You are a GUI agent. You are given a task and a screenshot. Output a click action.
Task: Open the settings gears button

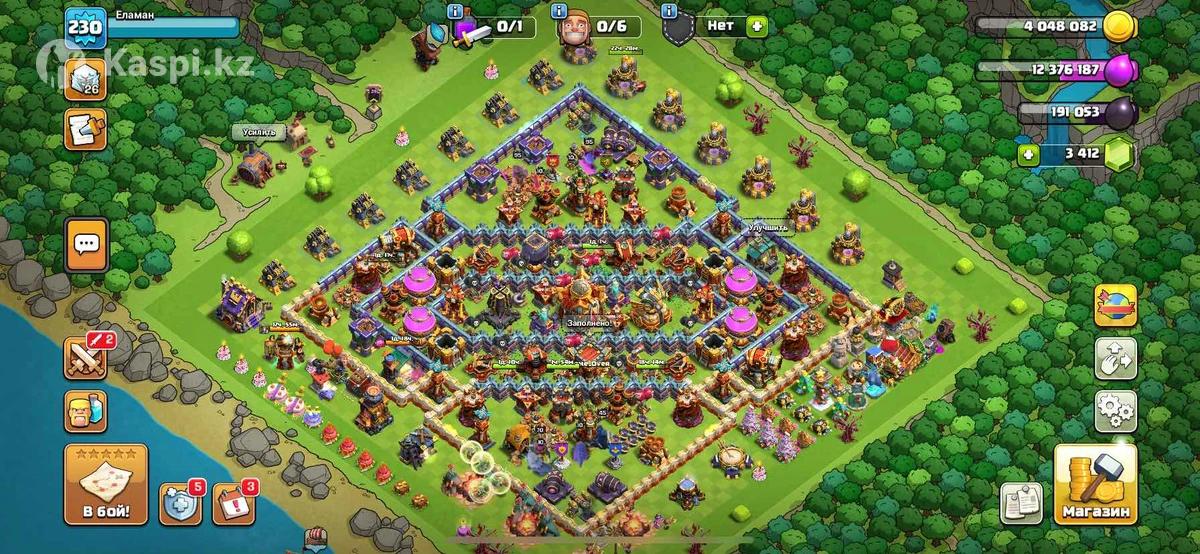pyautogui.click(x=1115, y=409)
